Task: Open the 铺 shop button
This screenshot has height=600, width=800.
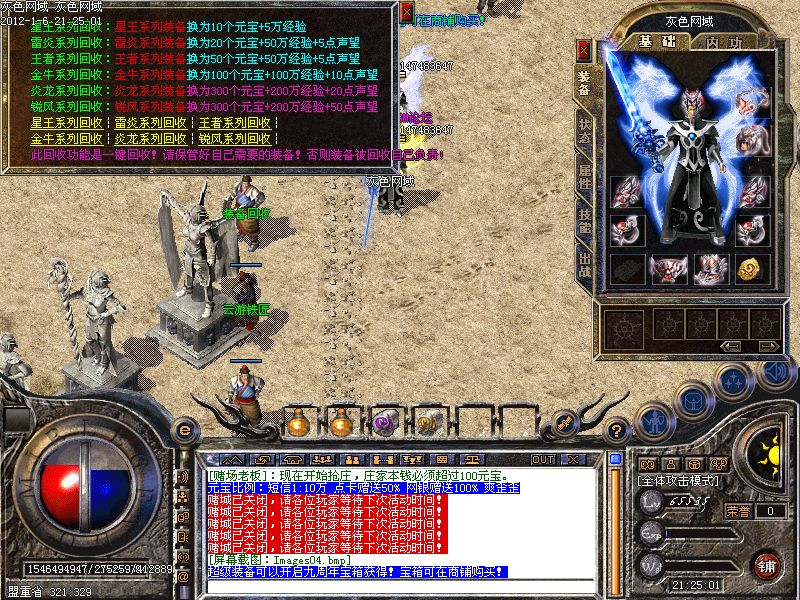Action: 767,564
